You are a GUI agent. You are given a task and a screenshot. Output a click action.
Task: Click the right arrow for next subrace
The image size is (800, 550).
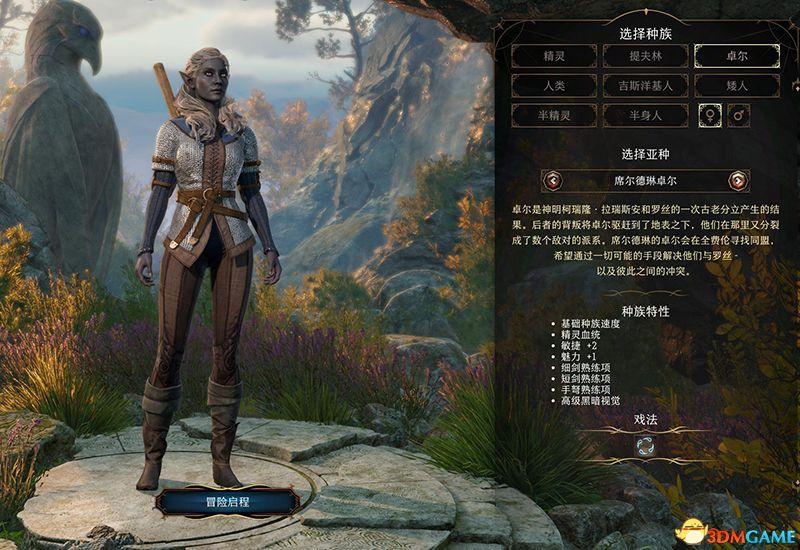click(x=738, y=181)
